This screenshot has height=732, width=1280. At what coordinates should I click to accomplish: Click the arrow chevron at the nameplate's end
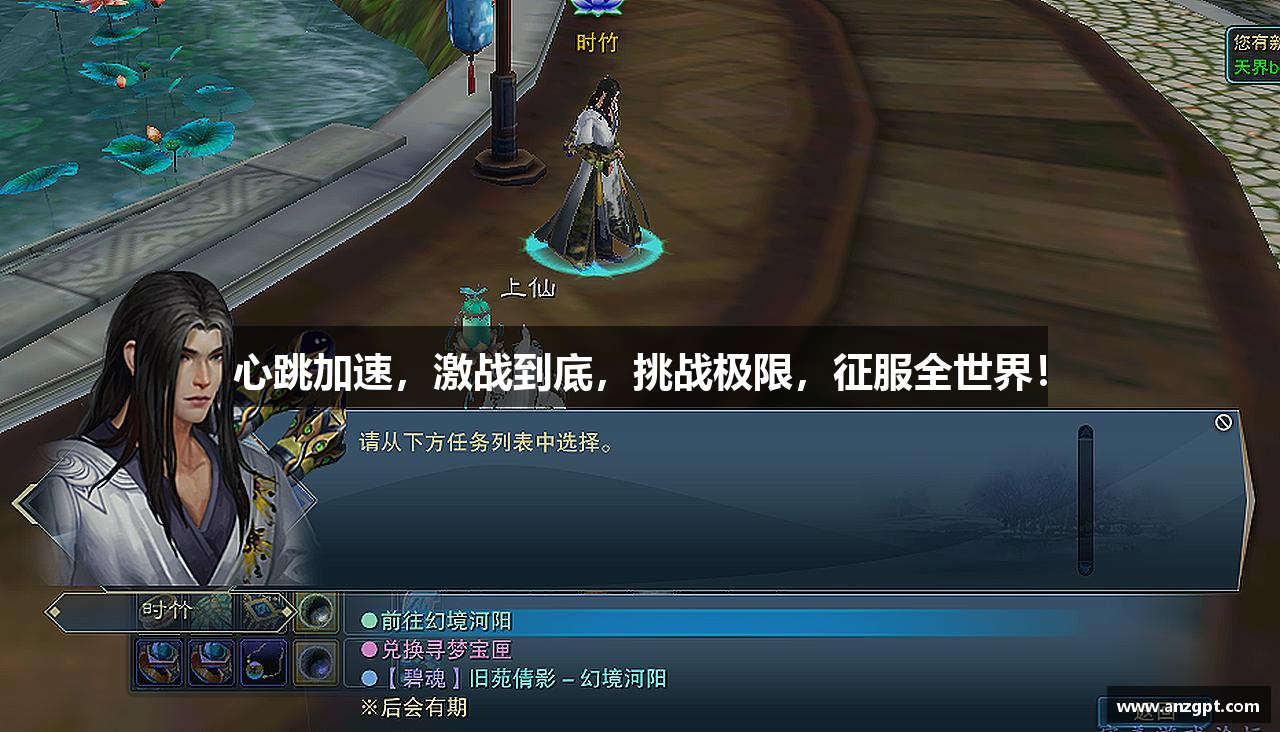tap(289, 612)
